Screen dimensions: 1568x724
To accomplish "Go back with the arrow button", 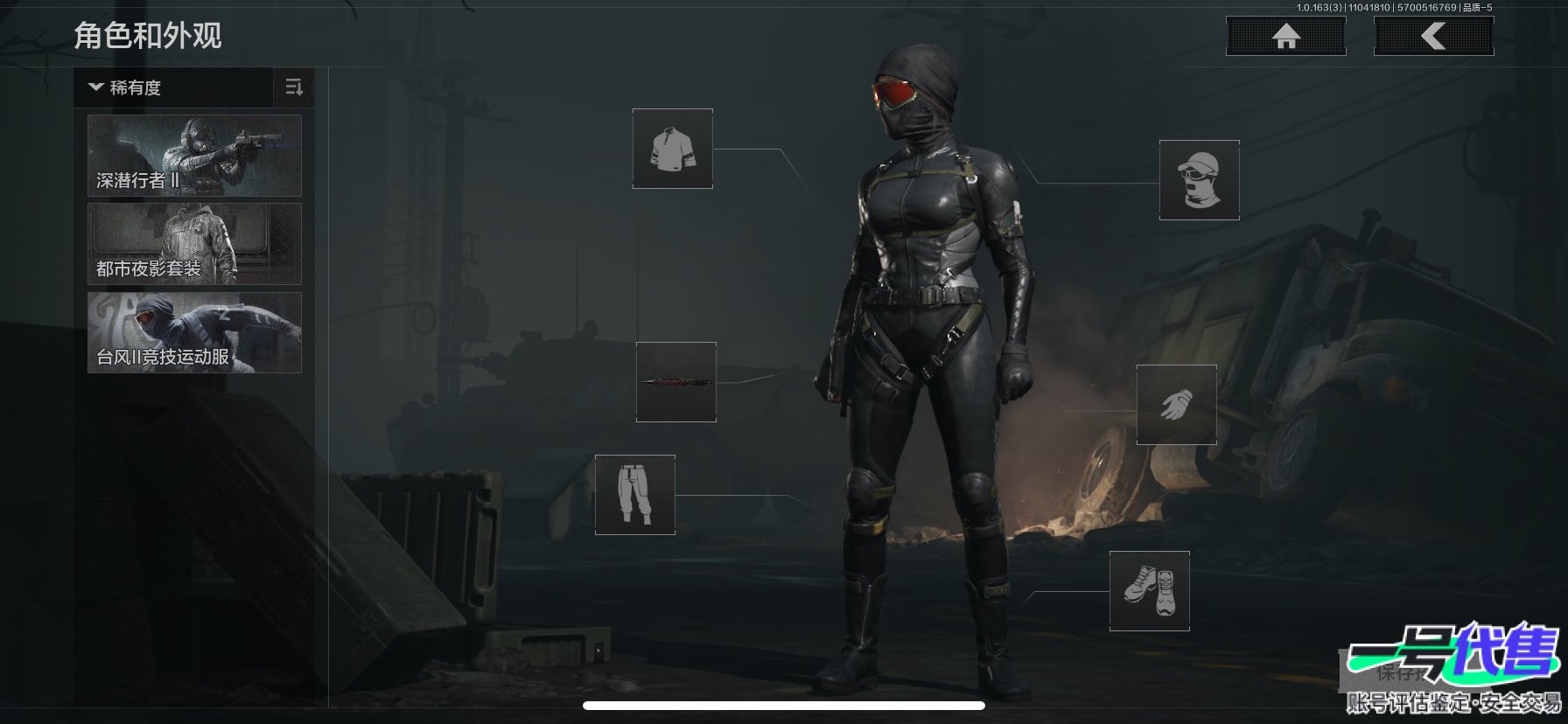I will [x=1433, y=37].
